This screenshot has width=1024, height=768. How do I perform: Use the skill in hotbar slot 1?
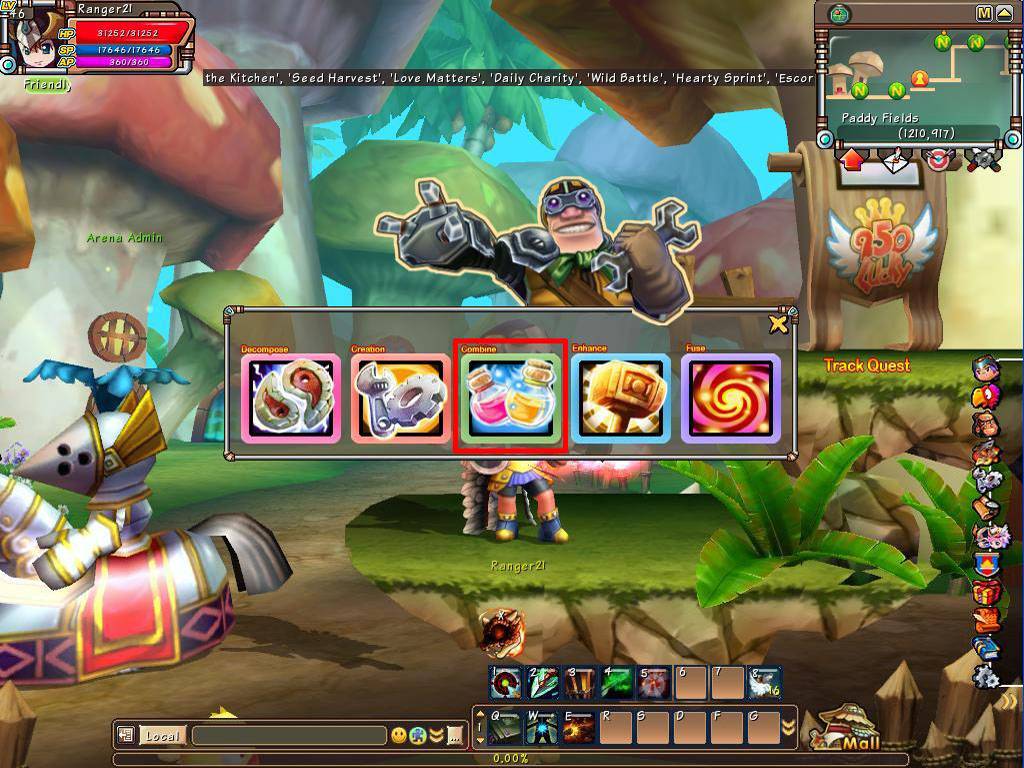pyautogui.click(x=505, y=683)
